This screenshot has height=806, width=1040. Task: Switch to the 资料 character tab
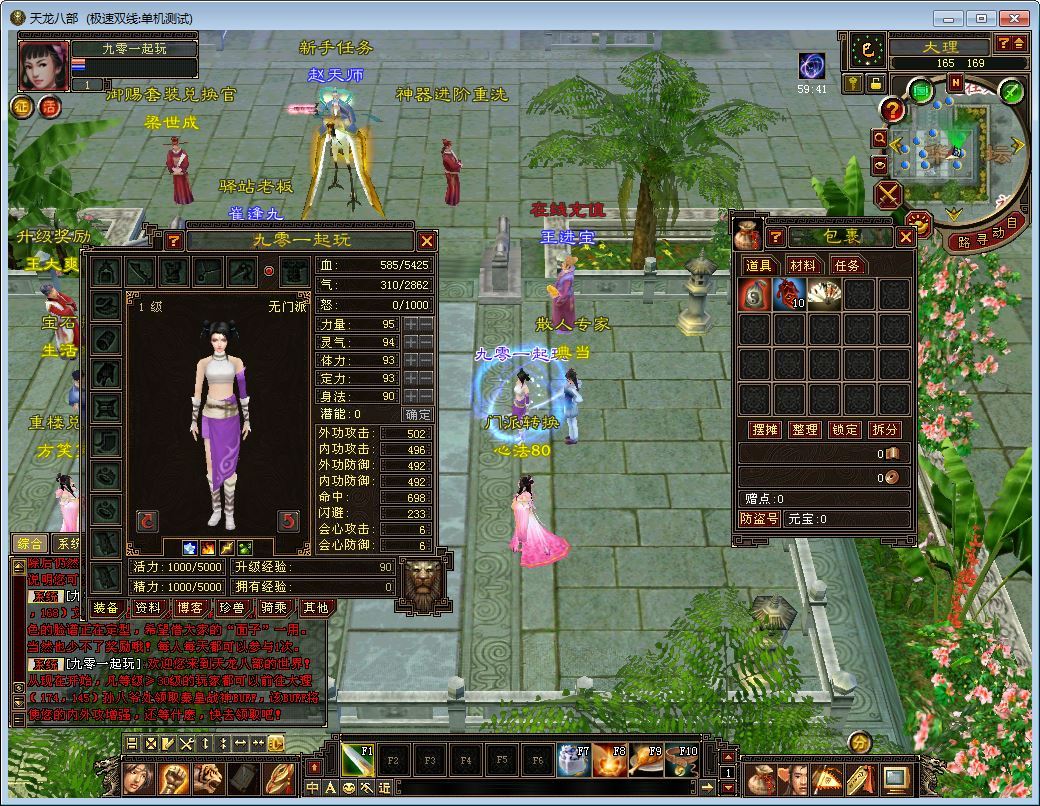pos(148,607)
